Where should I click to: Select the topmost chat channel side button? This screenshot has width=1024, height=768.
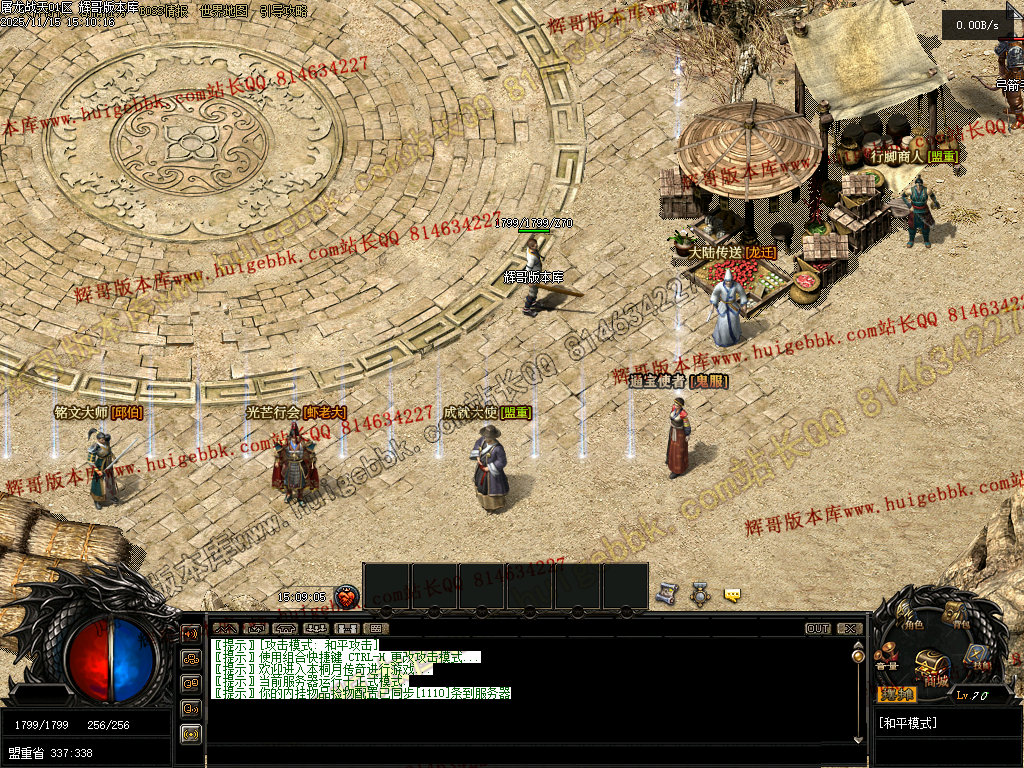coord(190,633)
